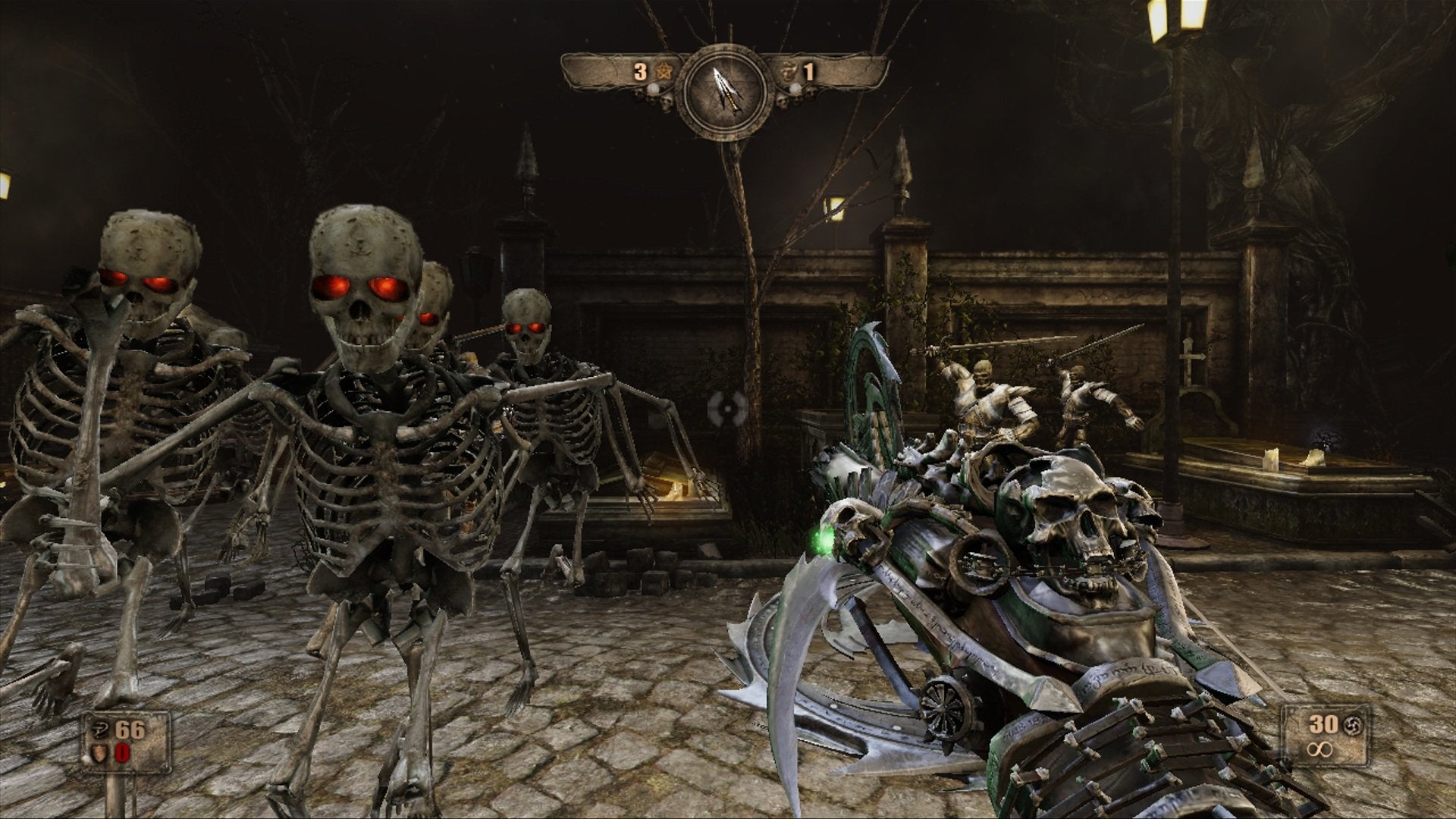Click the shuriken ammo icon near 30
Viewport: 1456px width, 819px height.
[1354, 725]
